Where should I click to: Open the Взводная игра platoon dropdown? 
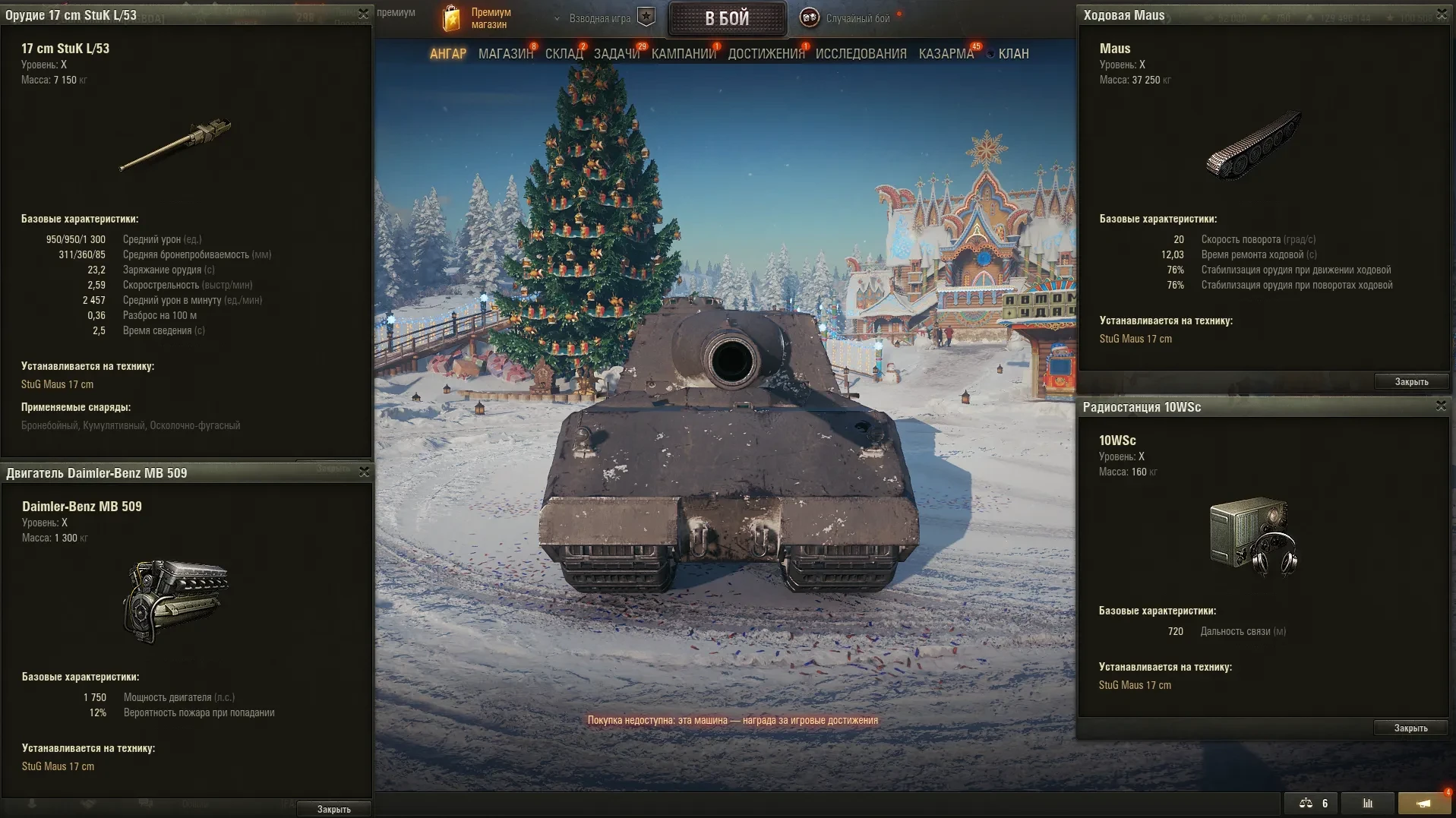click(x=600, y=18)
